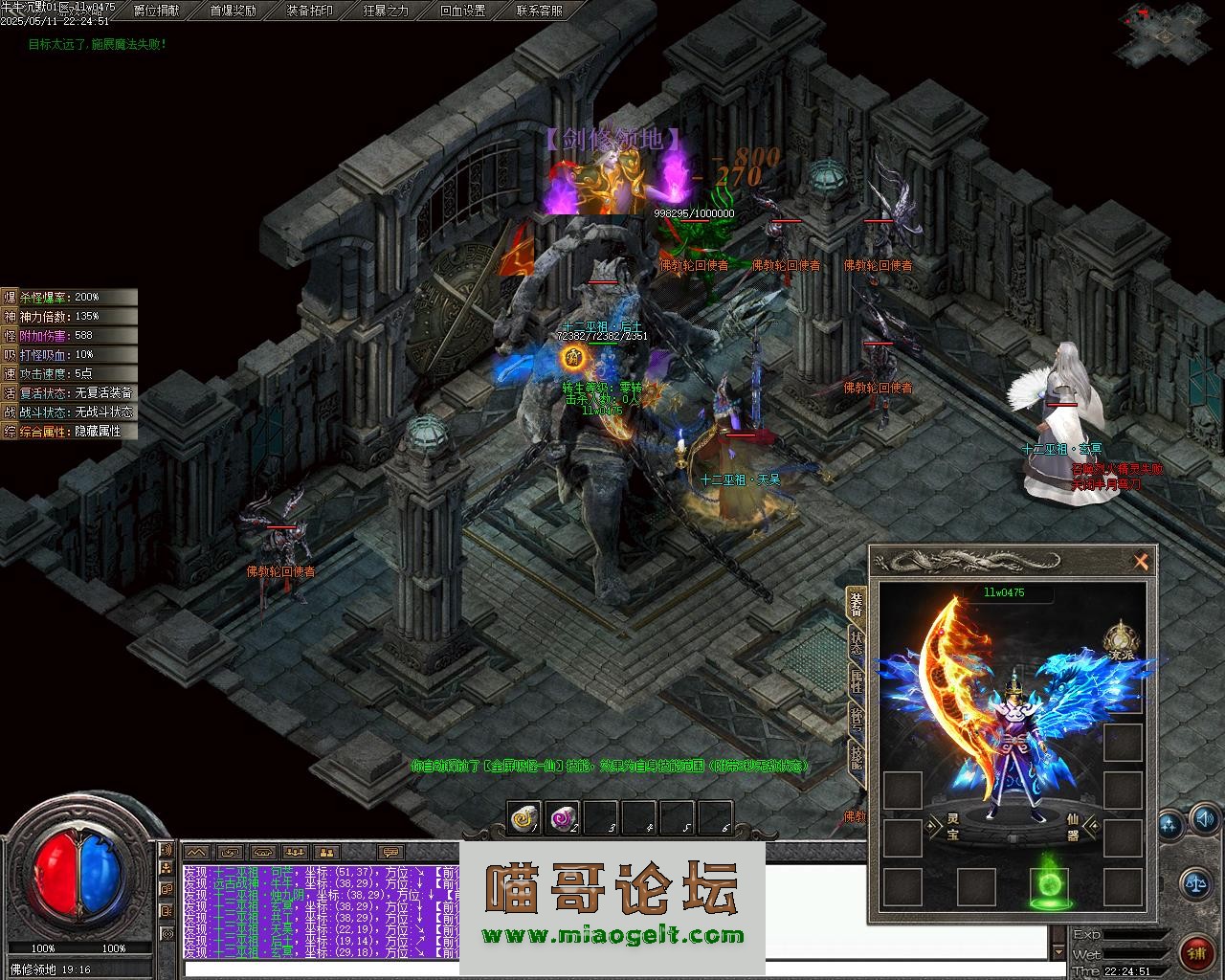Click the balance scales round button
This screenshot has width=1225, height=980.
click(1193, 882)
